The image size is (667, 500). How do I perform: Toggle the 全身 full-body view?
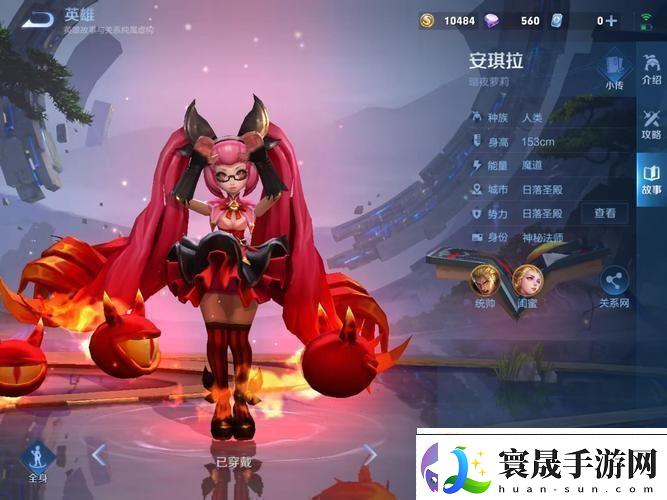(37, 461)
